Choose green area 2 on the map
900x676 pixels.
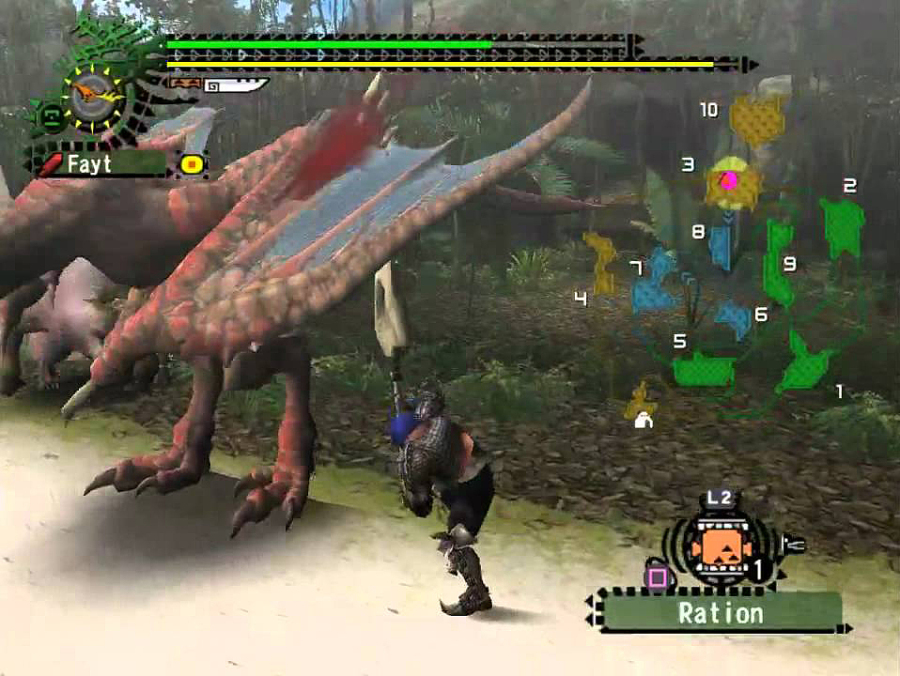pyautogui.click(x=842, y=224)
